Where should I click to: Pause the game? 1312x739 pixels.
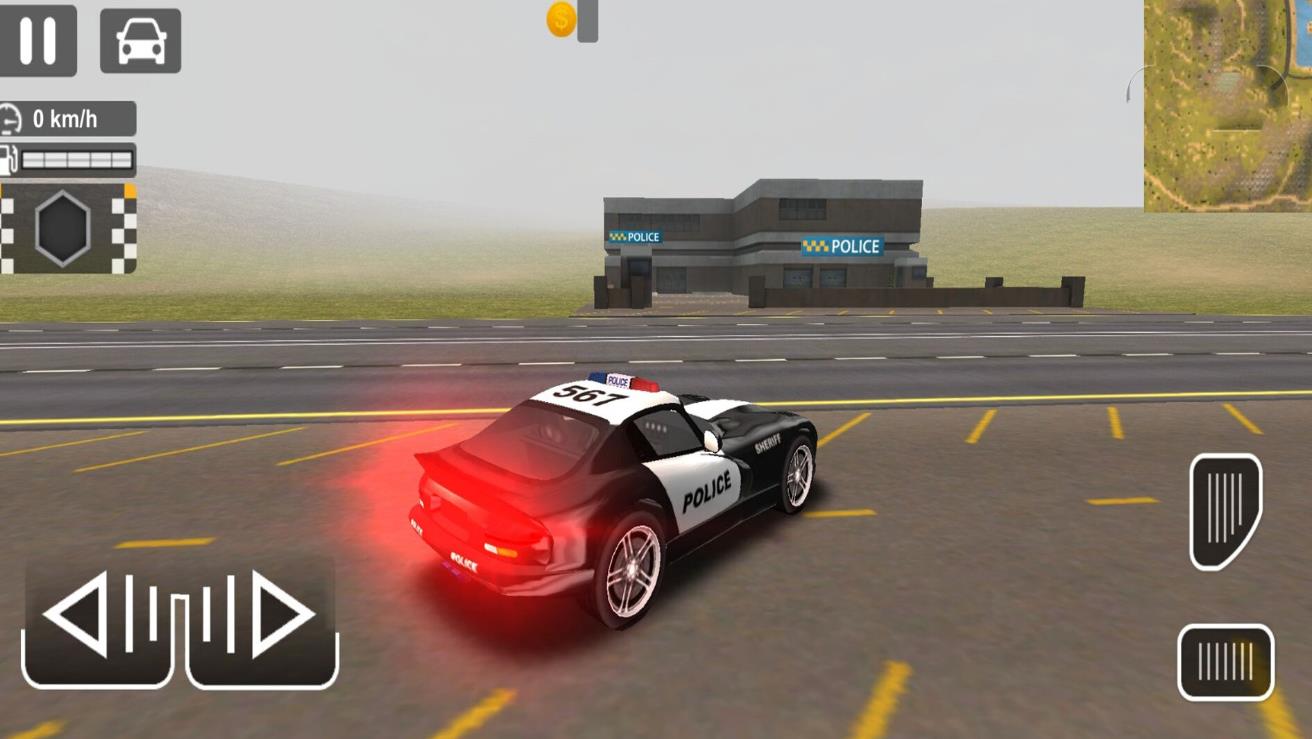click(x=40, y=40)
